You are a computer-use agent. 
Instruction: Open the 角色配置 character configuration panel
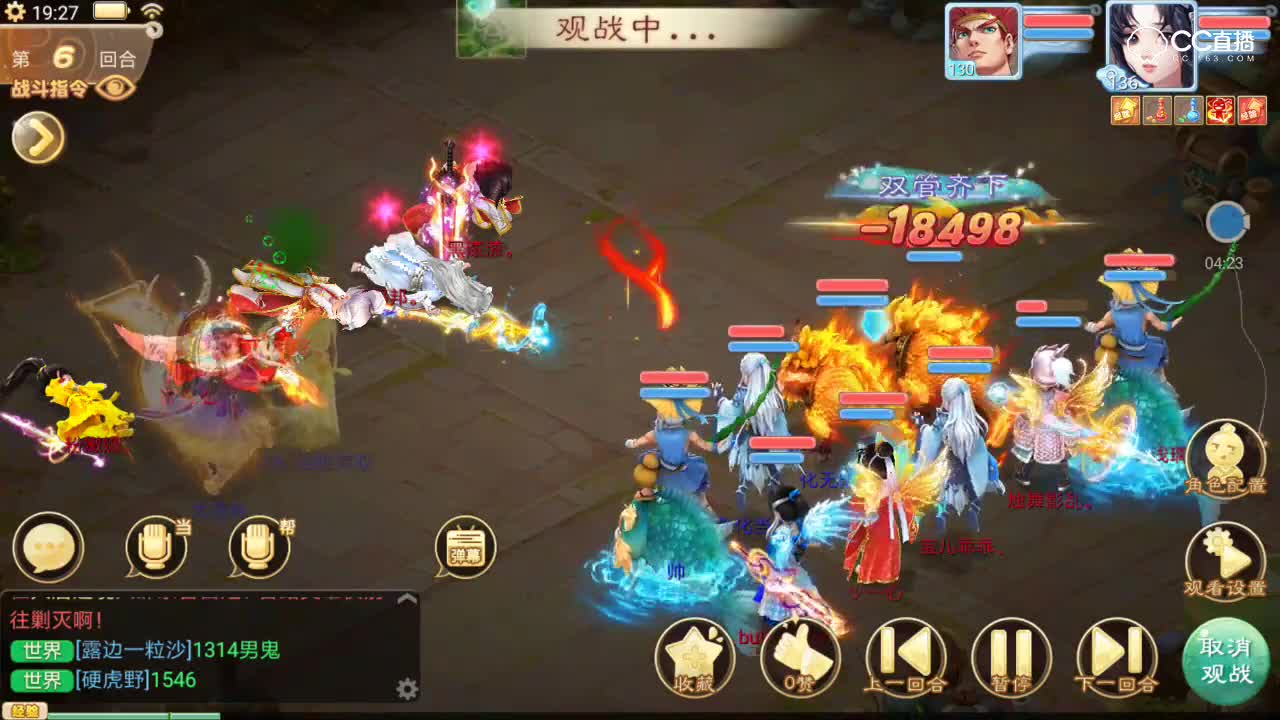pos(1228,460)
